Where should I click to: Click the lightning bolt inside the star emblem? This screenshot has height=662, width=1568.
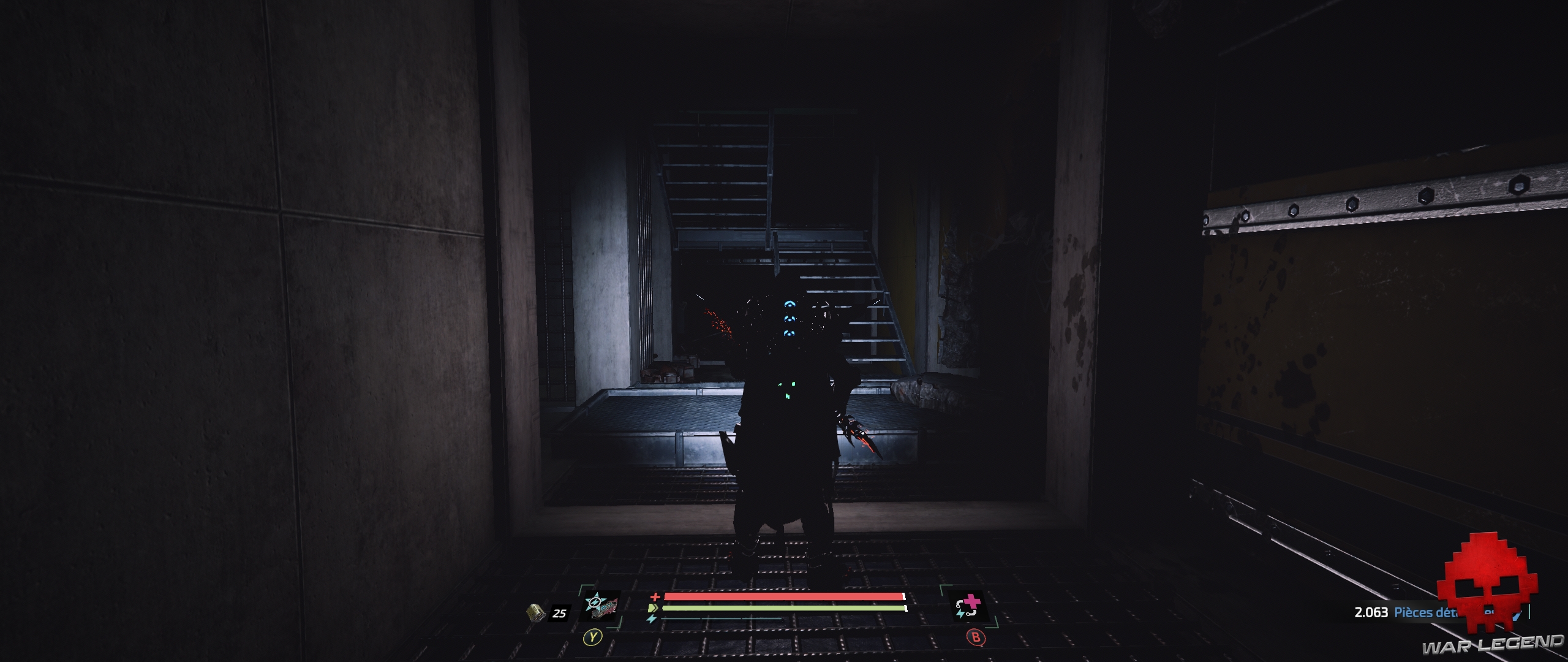tap(595, 602)
